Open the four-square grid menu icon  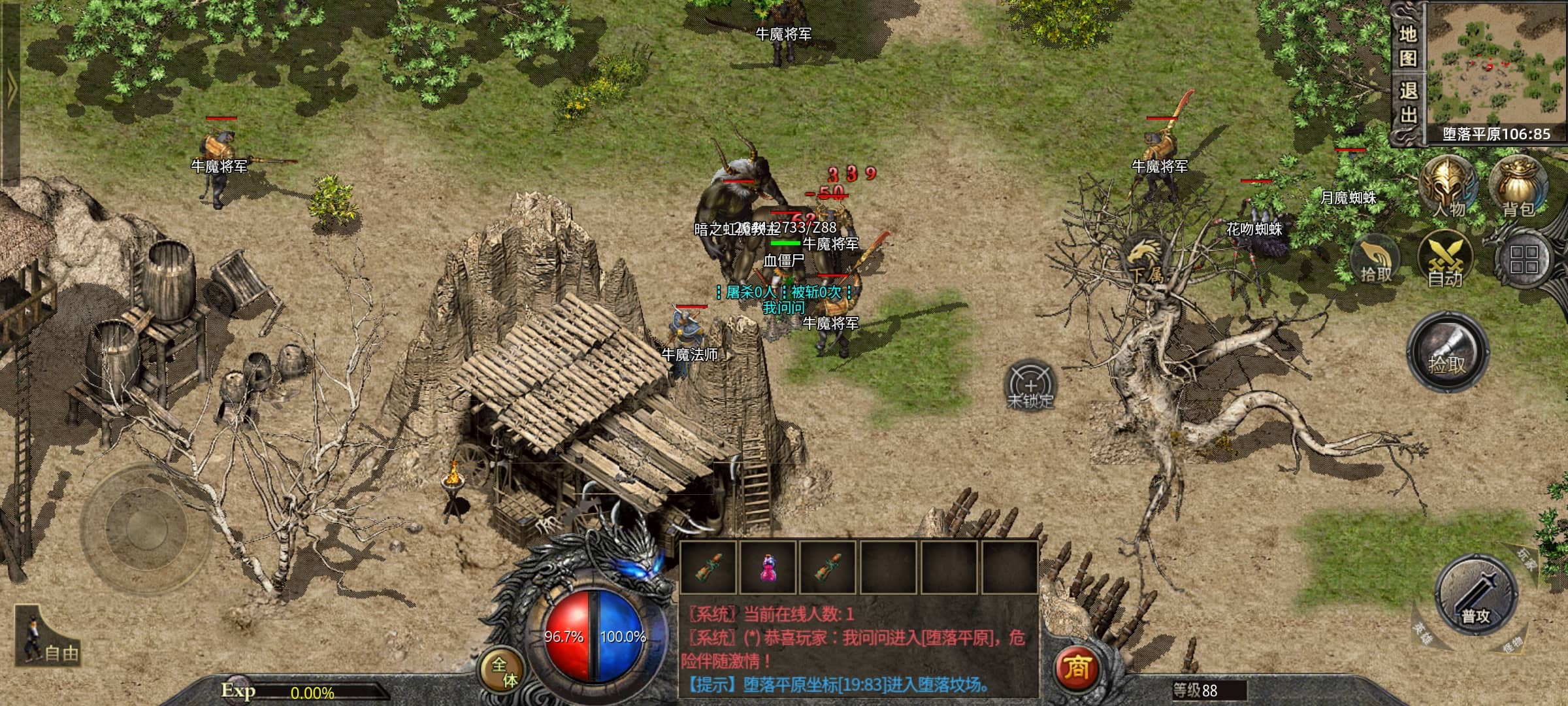click(x=1524, y=260)
